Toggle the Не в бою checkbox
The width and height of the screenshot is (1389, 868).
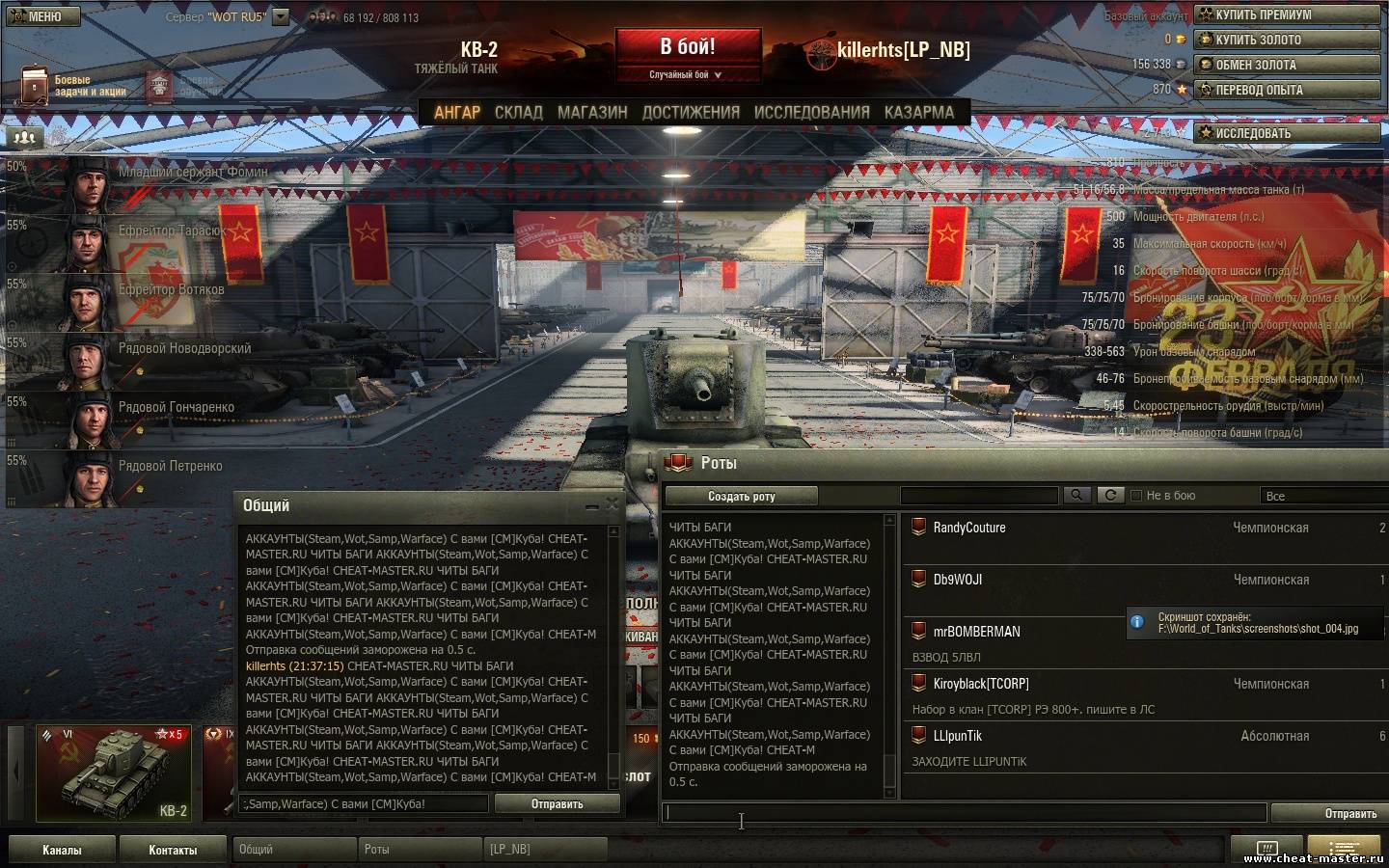tap(1136, 496)
